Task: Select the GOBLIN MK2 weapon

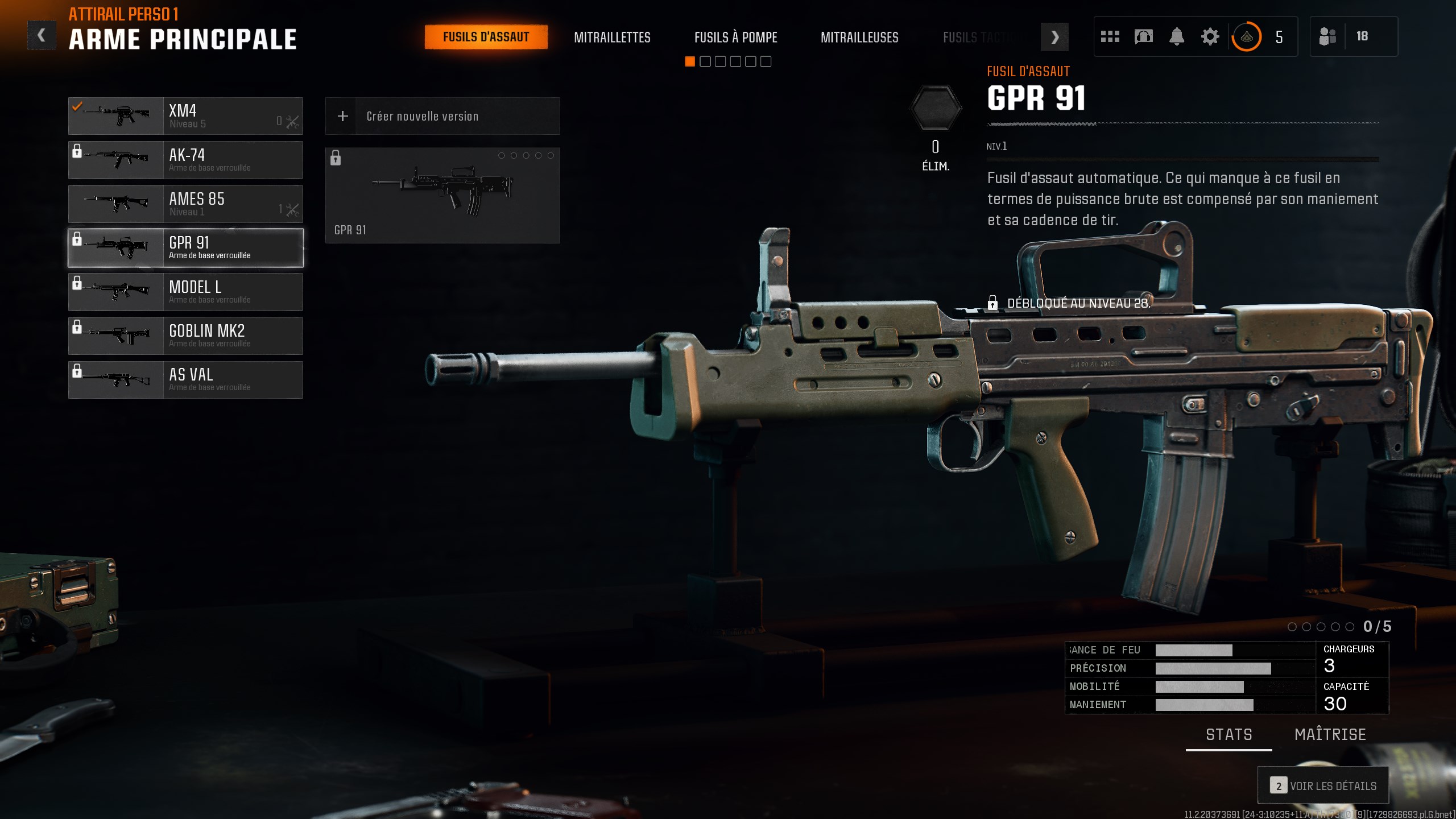Action: click(x=185, y=336)
